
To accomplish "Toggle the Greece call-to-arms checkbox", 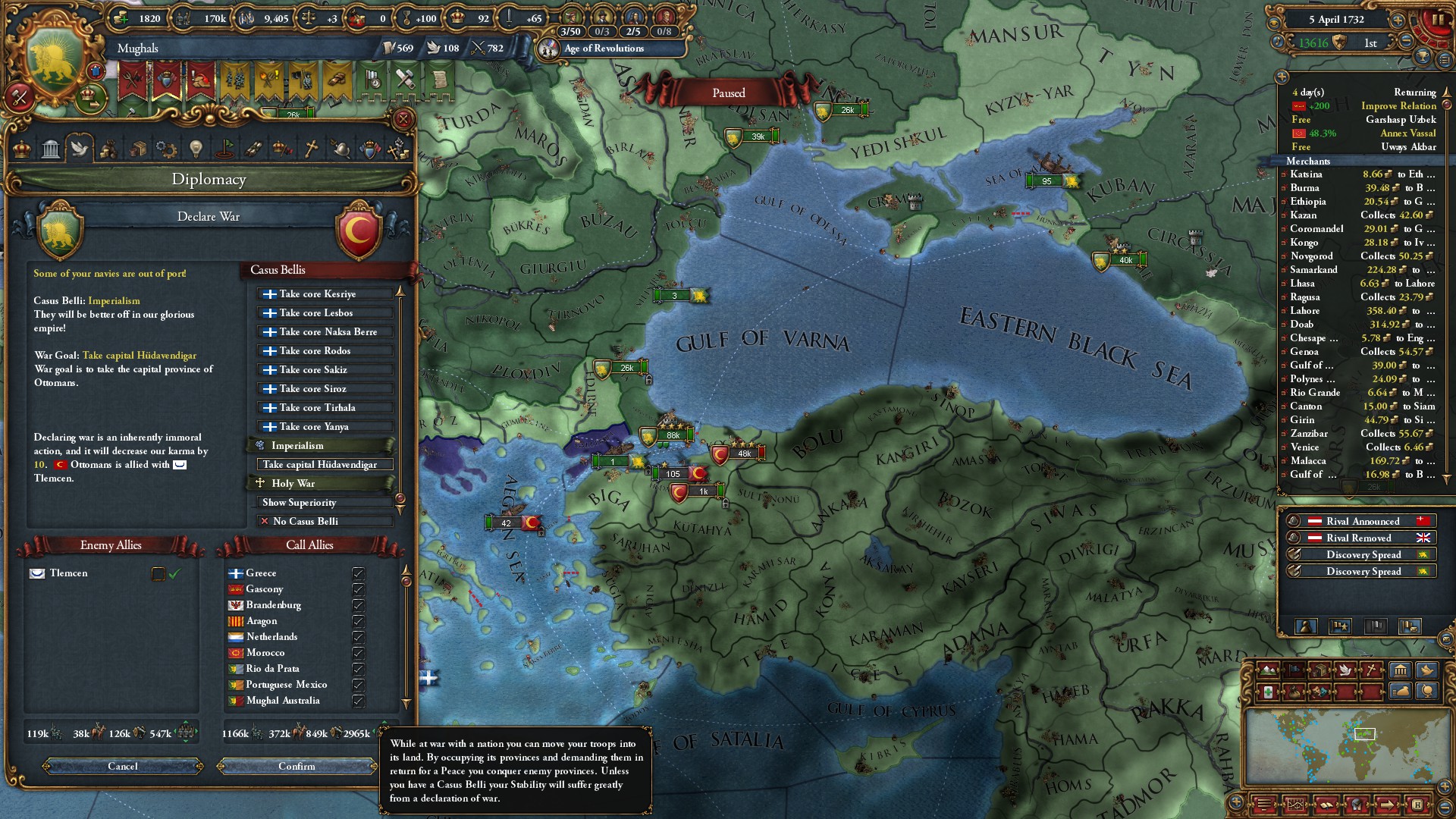I will click(358, 573).
